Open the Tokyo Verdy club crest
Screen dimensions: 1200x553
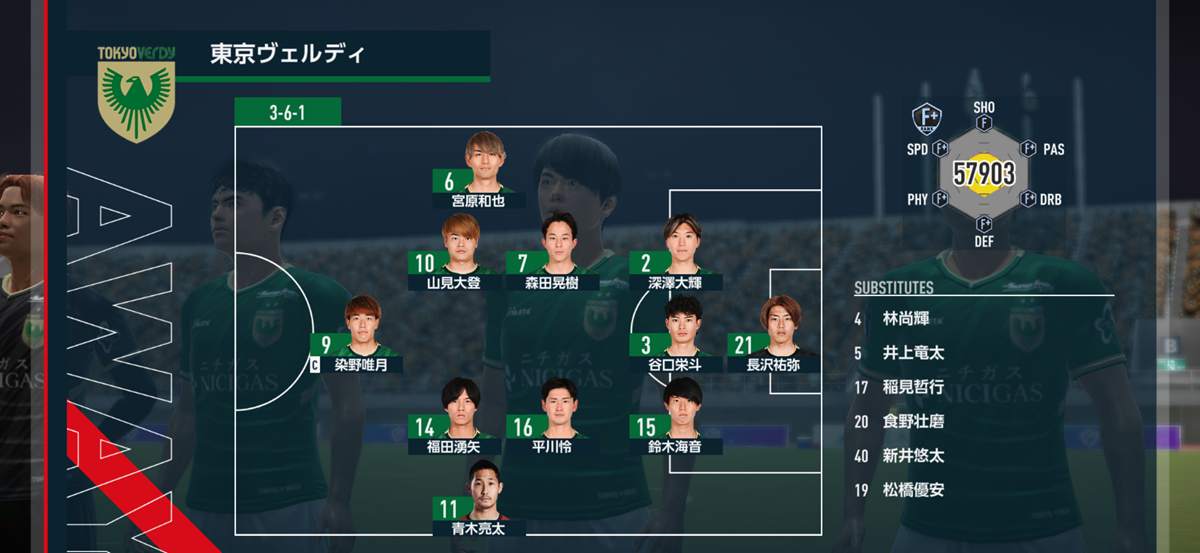click(136, 93)
